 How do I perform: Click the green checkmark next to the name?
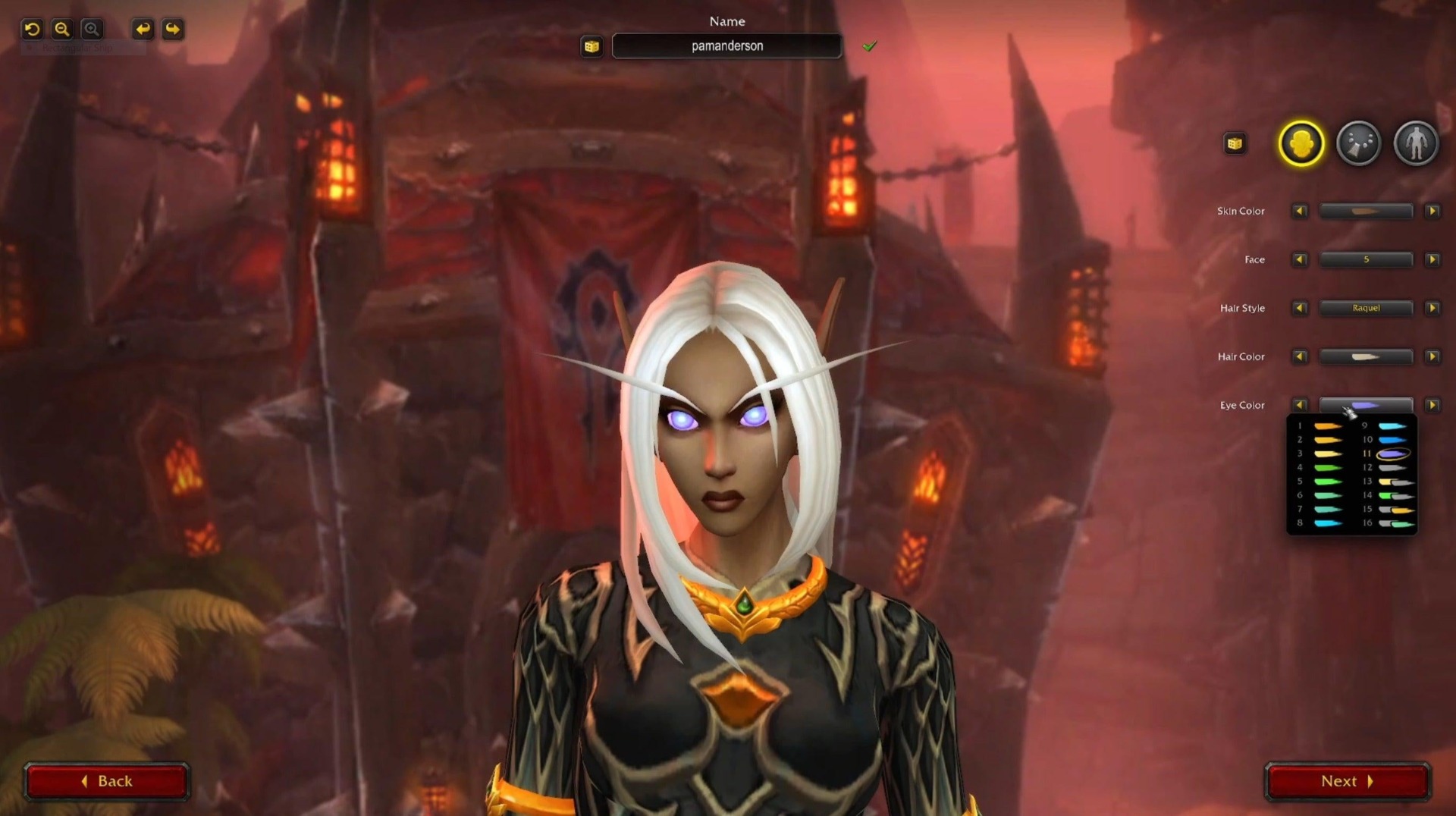870,46
